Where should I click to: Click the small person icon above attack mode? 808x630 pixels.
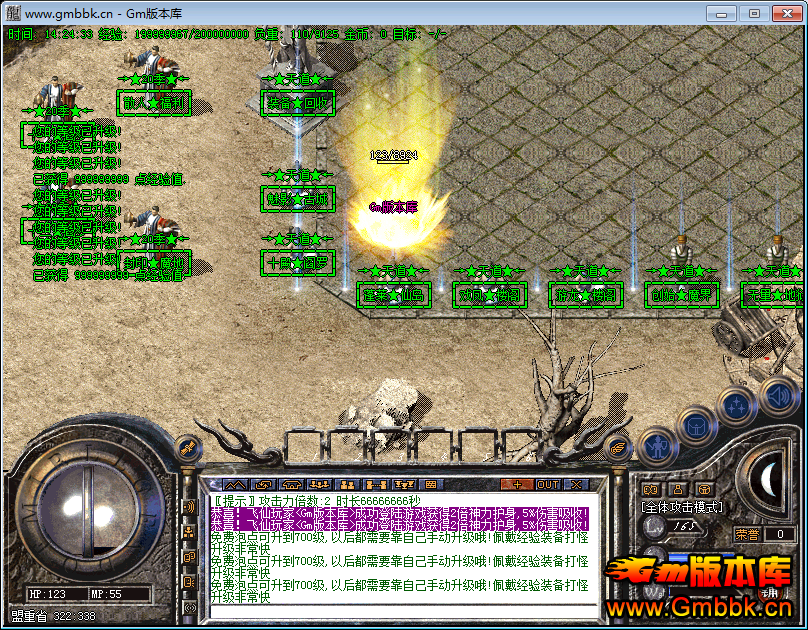[679, 489]
